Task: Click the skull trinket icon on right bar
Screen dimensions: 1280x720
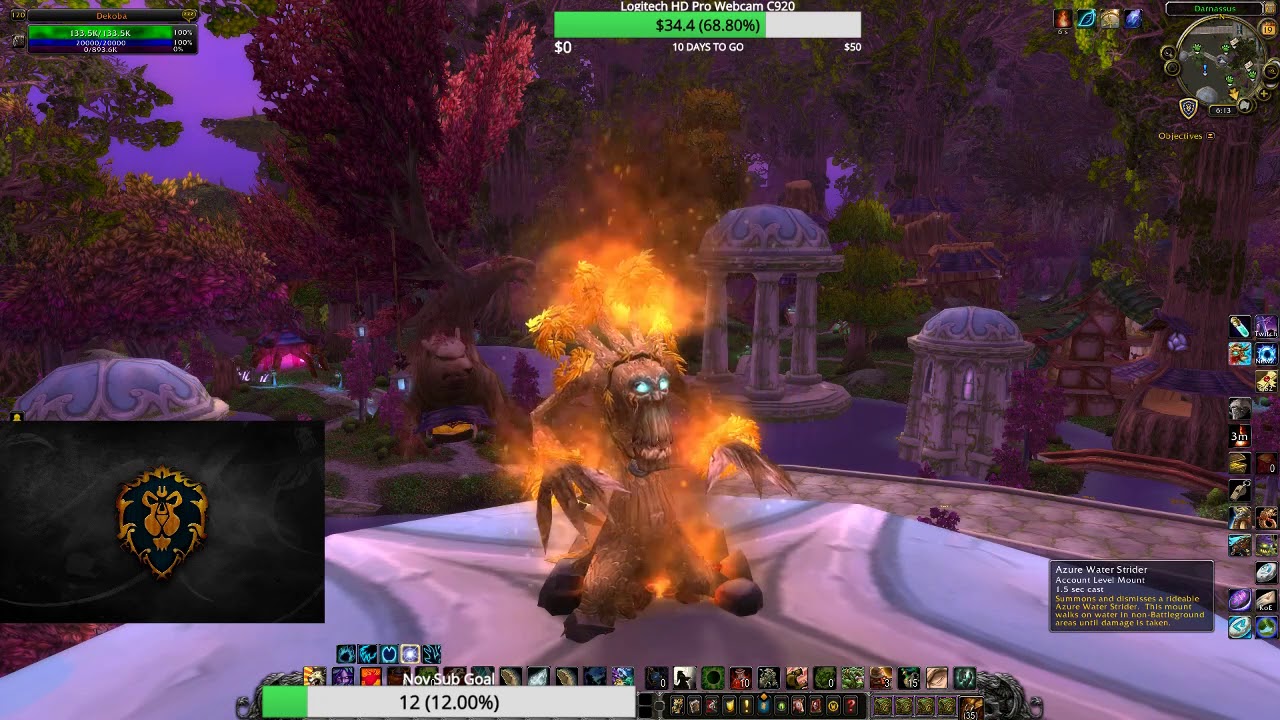Action: pyautogui.click(x=1240, y=410)
